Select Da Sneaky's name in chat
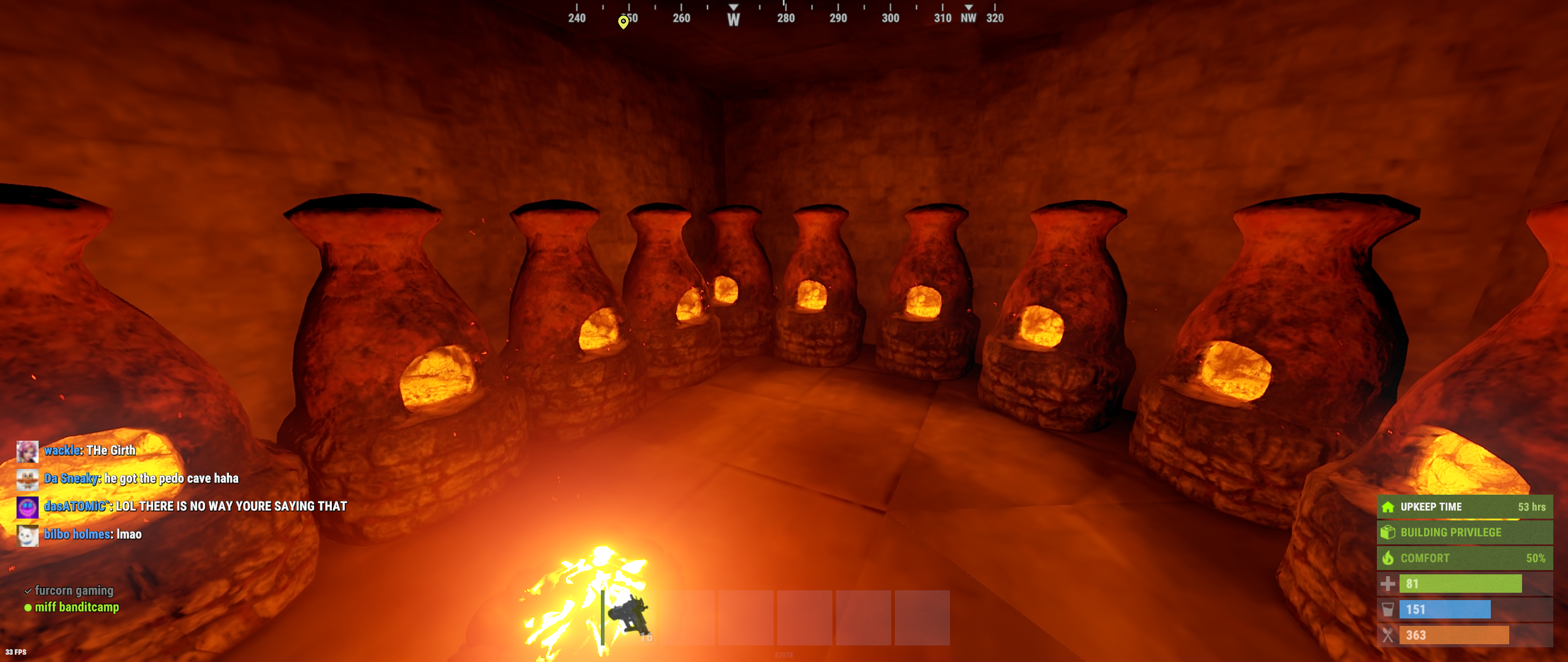 (x=72, y=479)
